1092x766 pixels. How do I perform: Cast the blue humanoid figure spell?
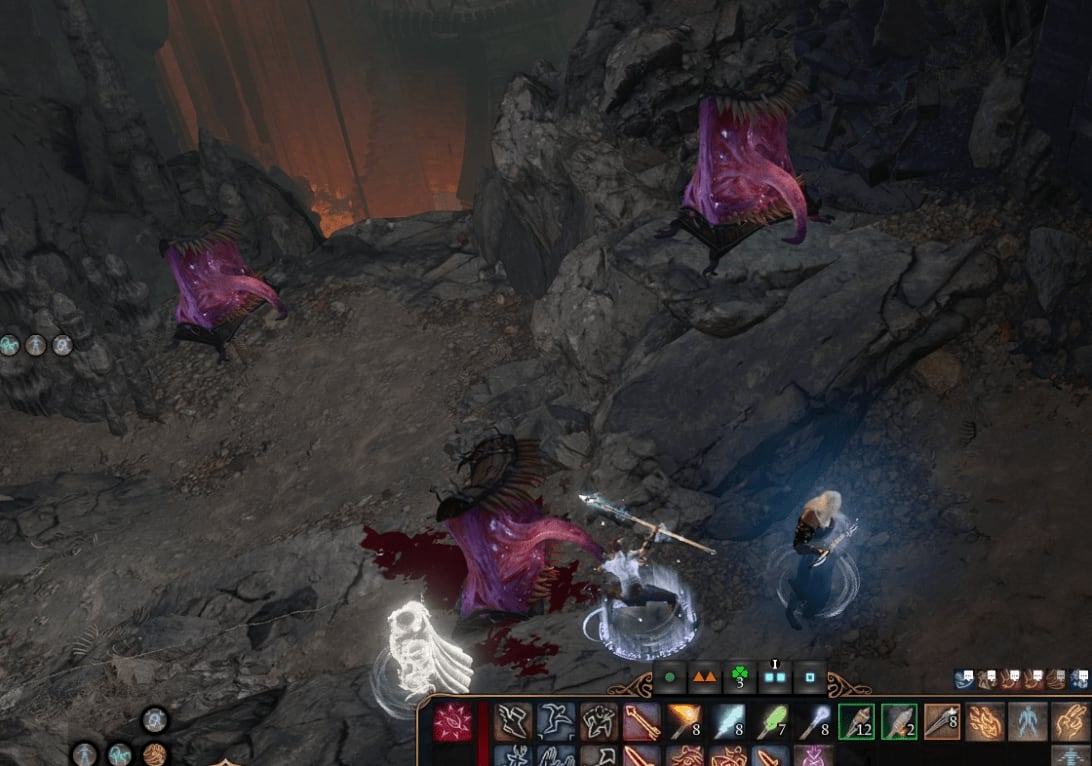[1029, 721]
